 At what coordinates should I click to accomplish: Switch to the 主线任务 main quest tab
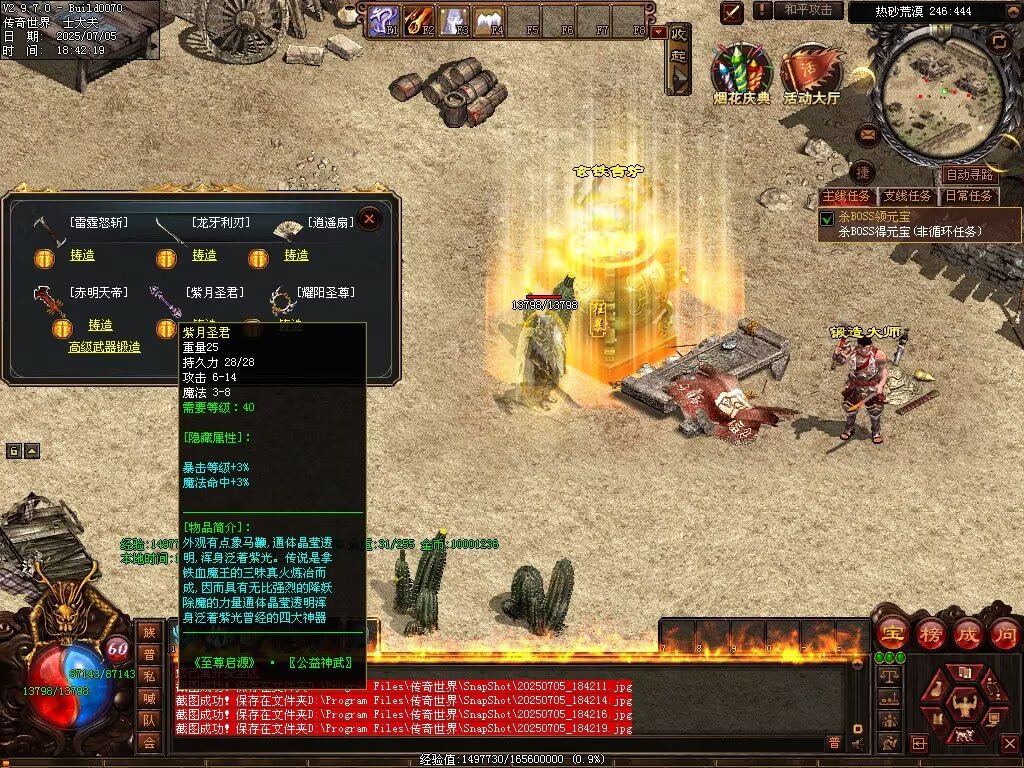847,196
